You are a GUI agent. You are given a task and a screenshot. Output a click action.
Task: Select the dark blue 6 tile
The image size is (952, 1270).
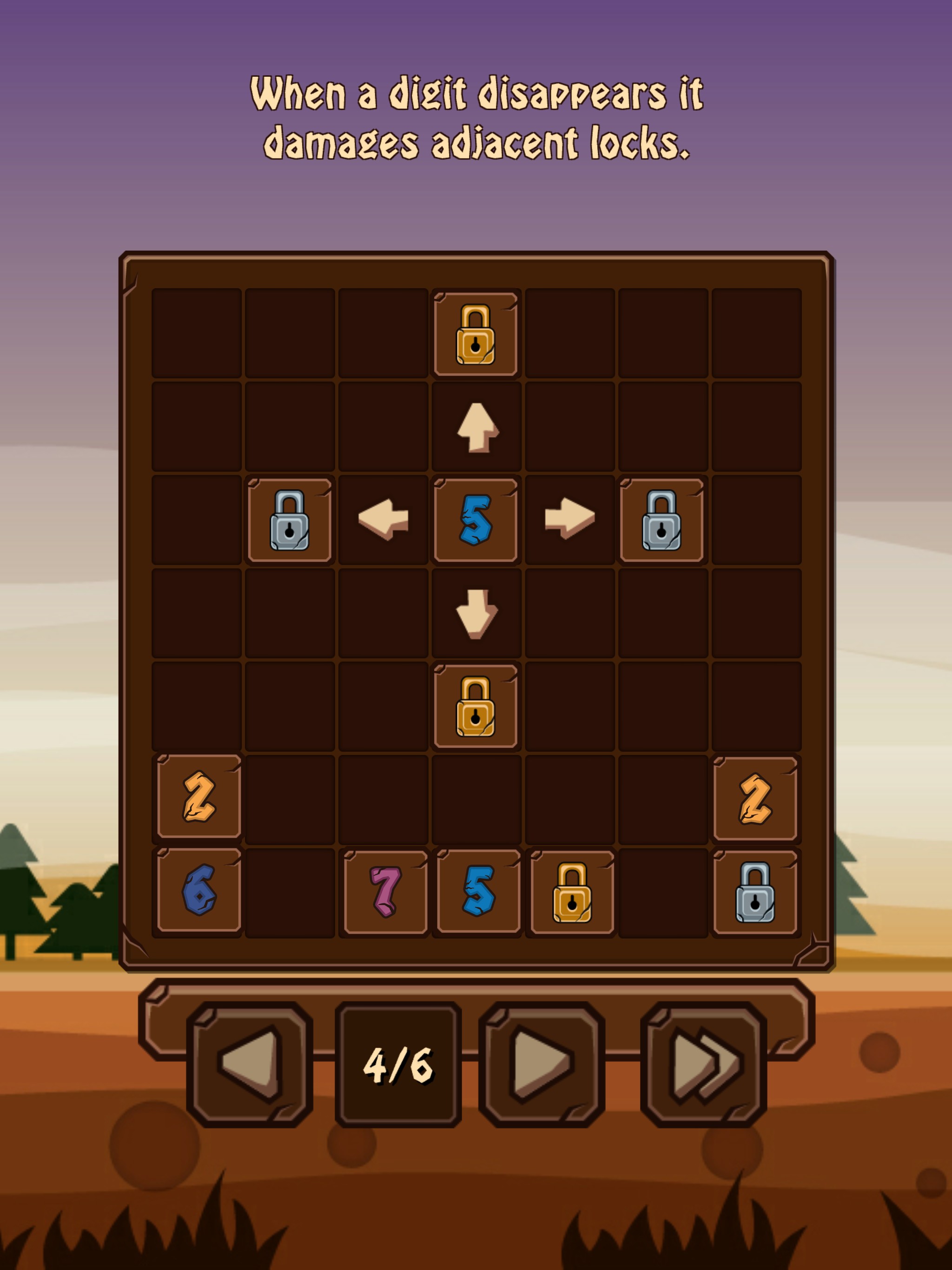click(198, 892)
